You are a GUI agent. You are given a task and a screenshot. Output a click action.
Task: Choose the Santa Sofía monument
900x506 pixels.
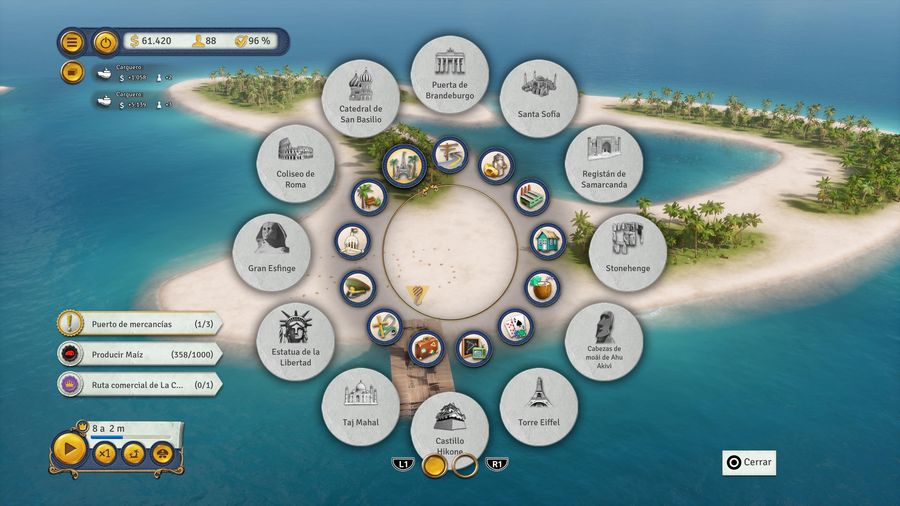coord(539,98)
